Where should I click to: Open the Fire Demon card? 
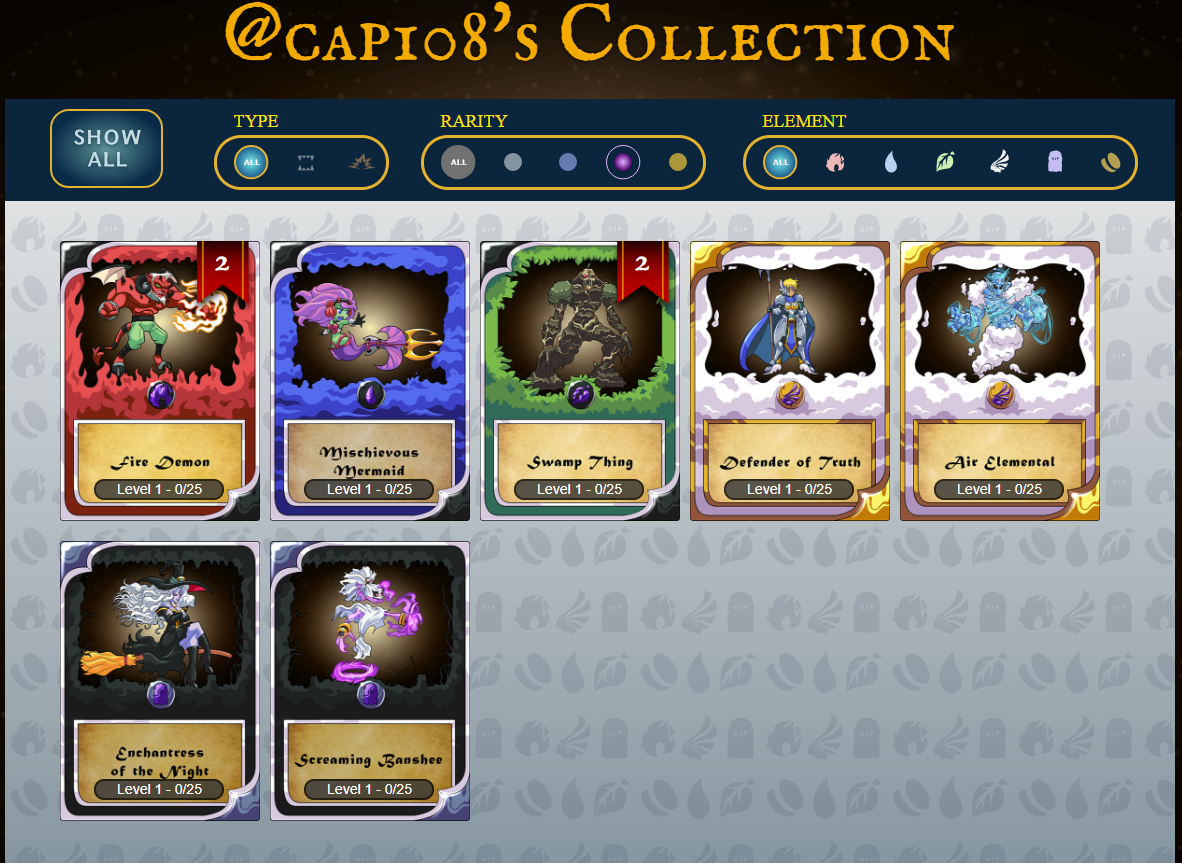[160, 380]
